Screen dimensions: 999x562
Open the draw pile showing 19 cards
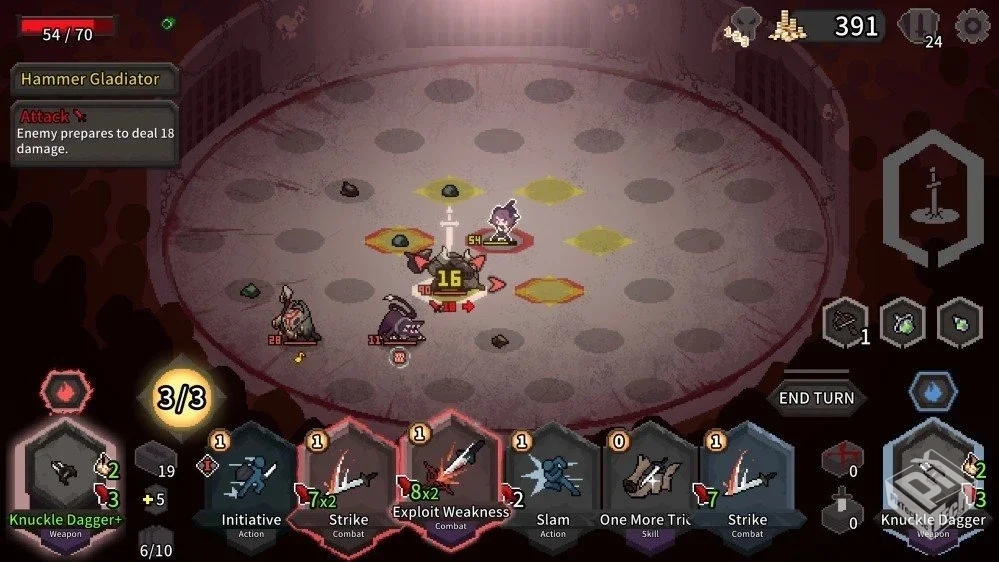click(155, 461)
